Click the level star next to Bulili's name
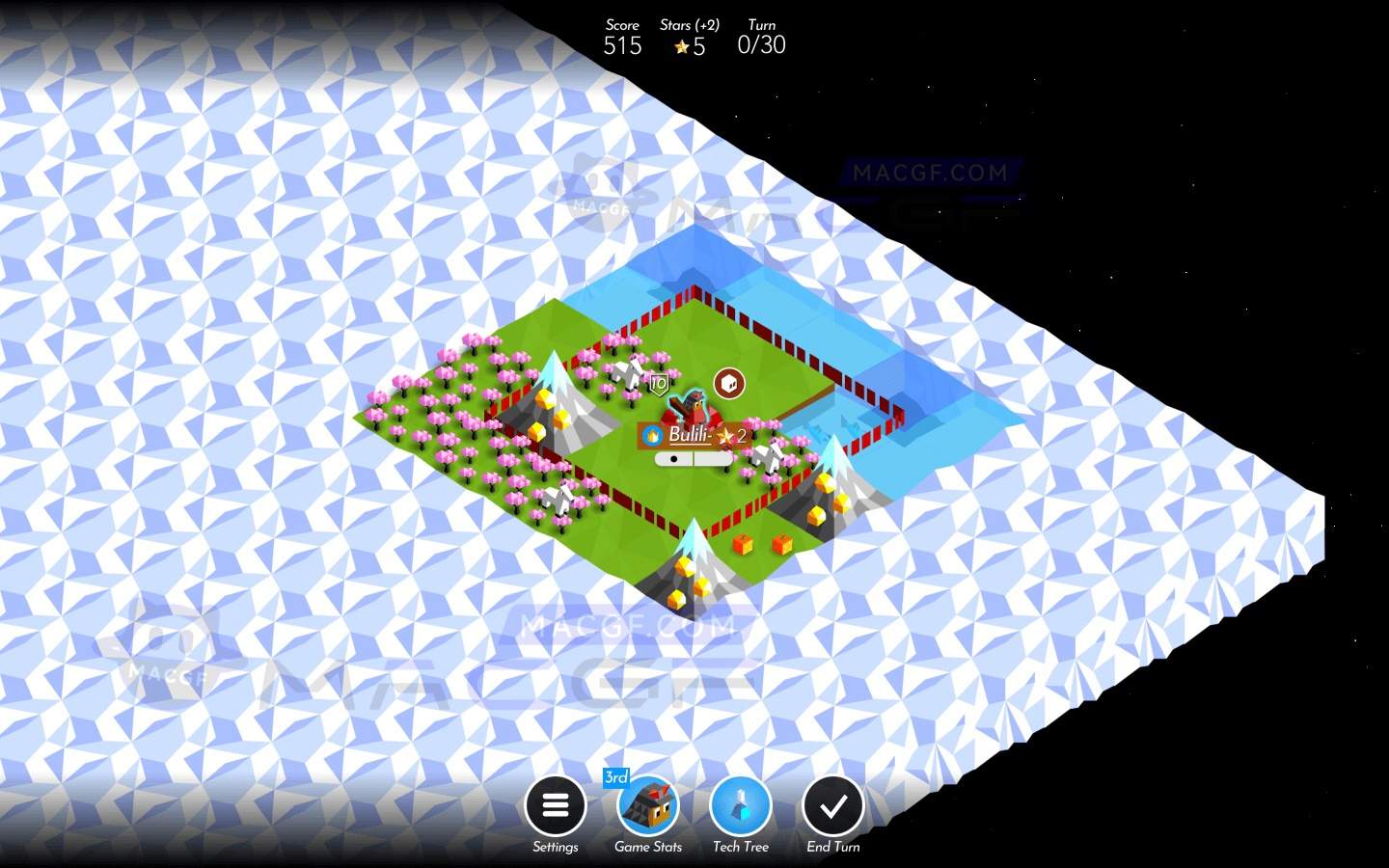Viewport: 1389px width, 868px height. tap(725, 436)
